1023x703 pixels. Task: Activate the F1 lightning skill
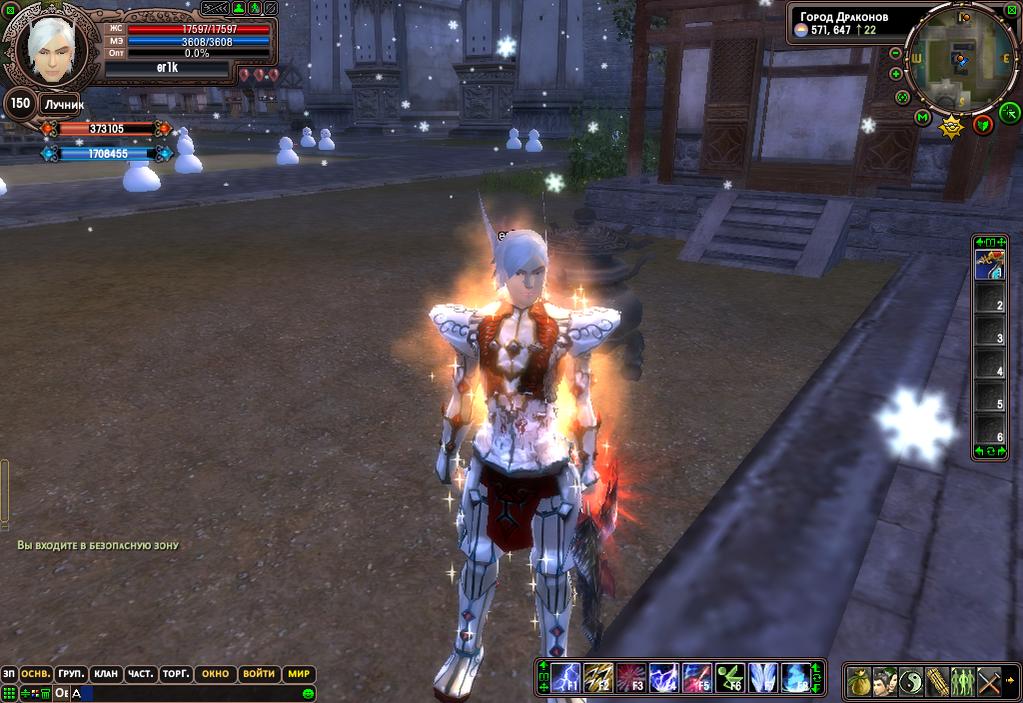point(566,678)
